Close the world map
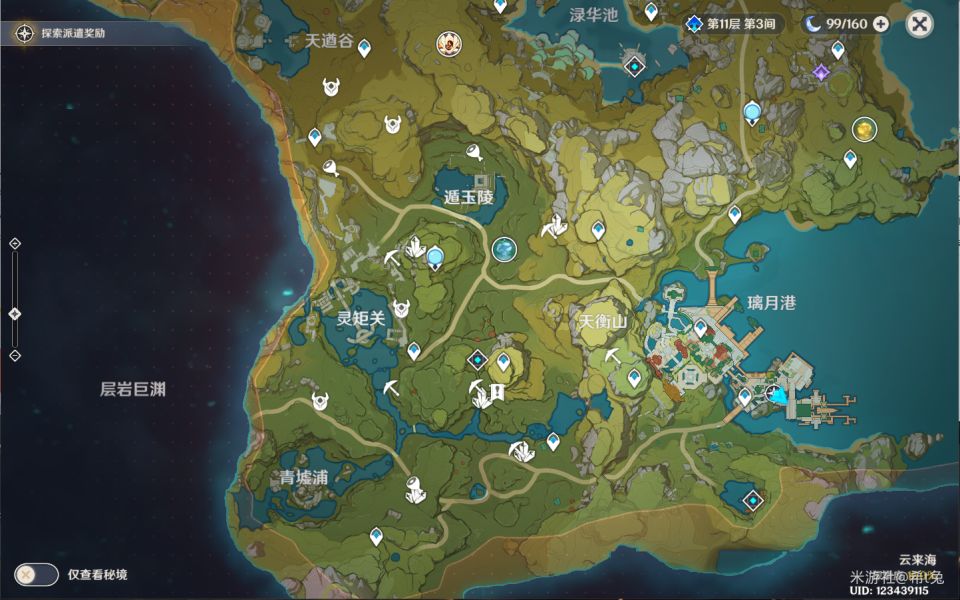Screen dimensions: 960x600 919,24
